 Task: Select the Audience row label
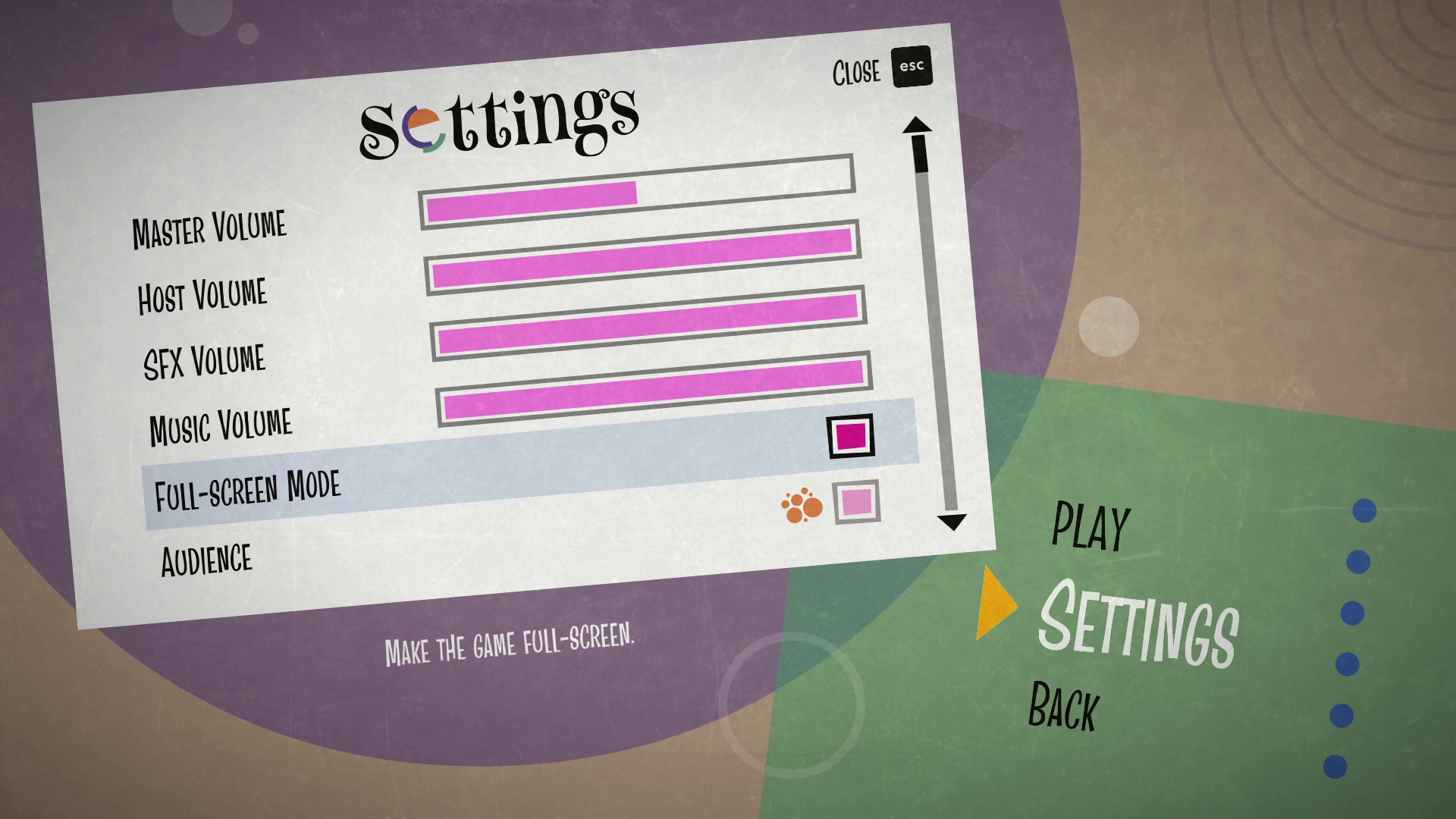click(x=206, y=560)
